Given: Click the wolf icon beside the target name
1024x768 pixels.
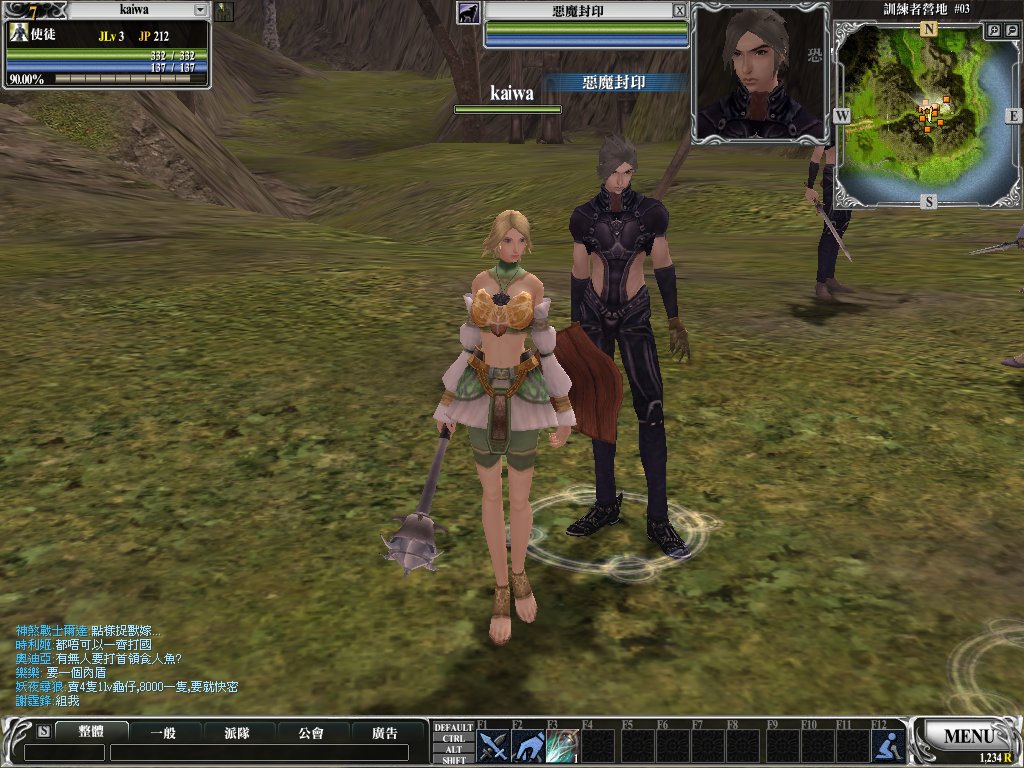Looking at the screenshot, I should [x=467, y=12].
